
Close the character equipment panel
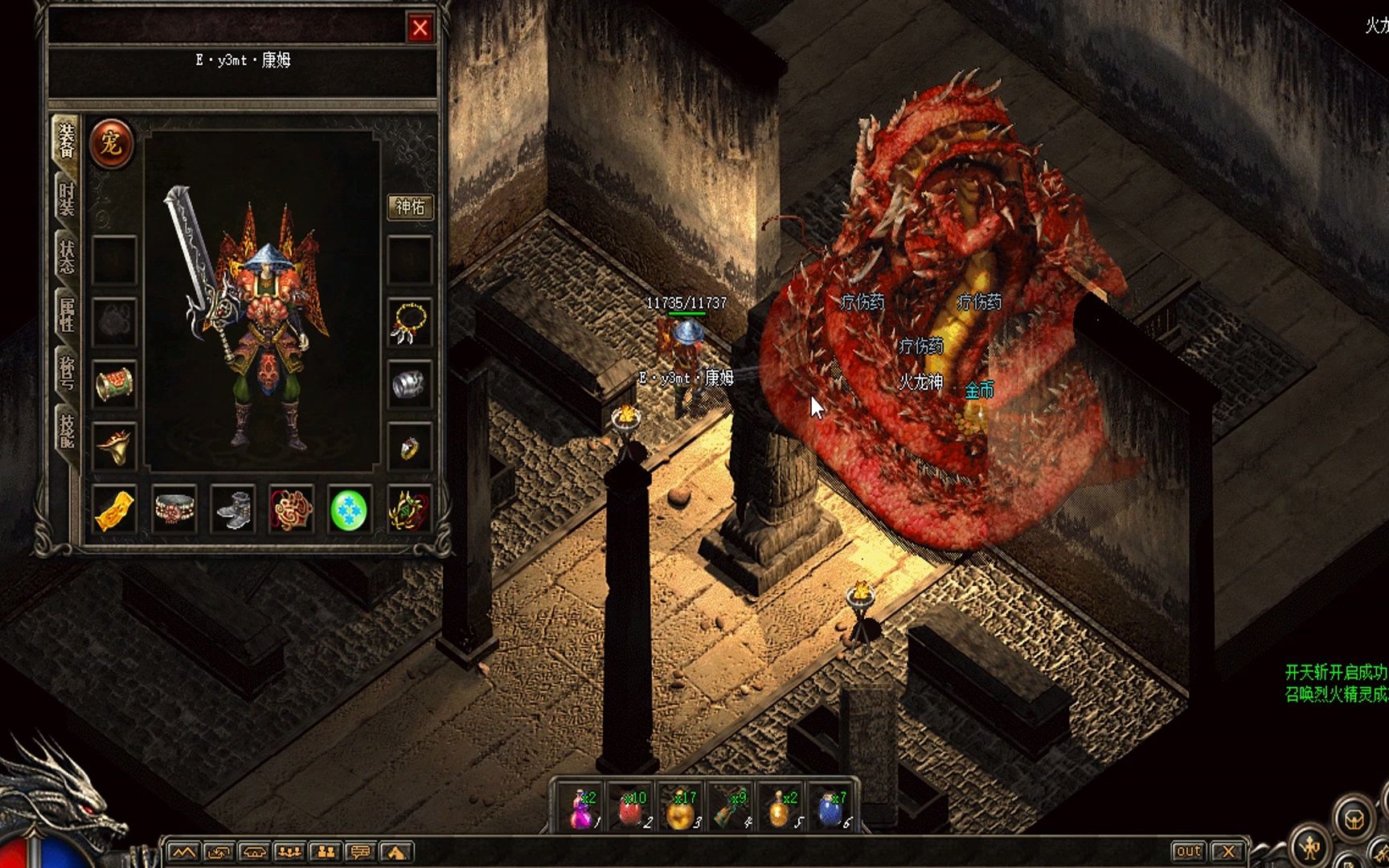click(420, 29)
